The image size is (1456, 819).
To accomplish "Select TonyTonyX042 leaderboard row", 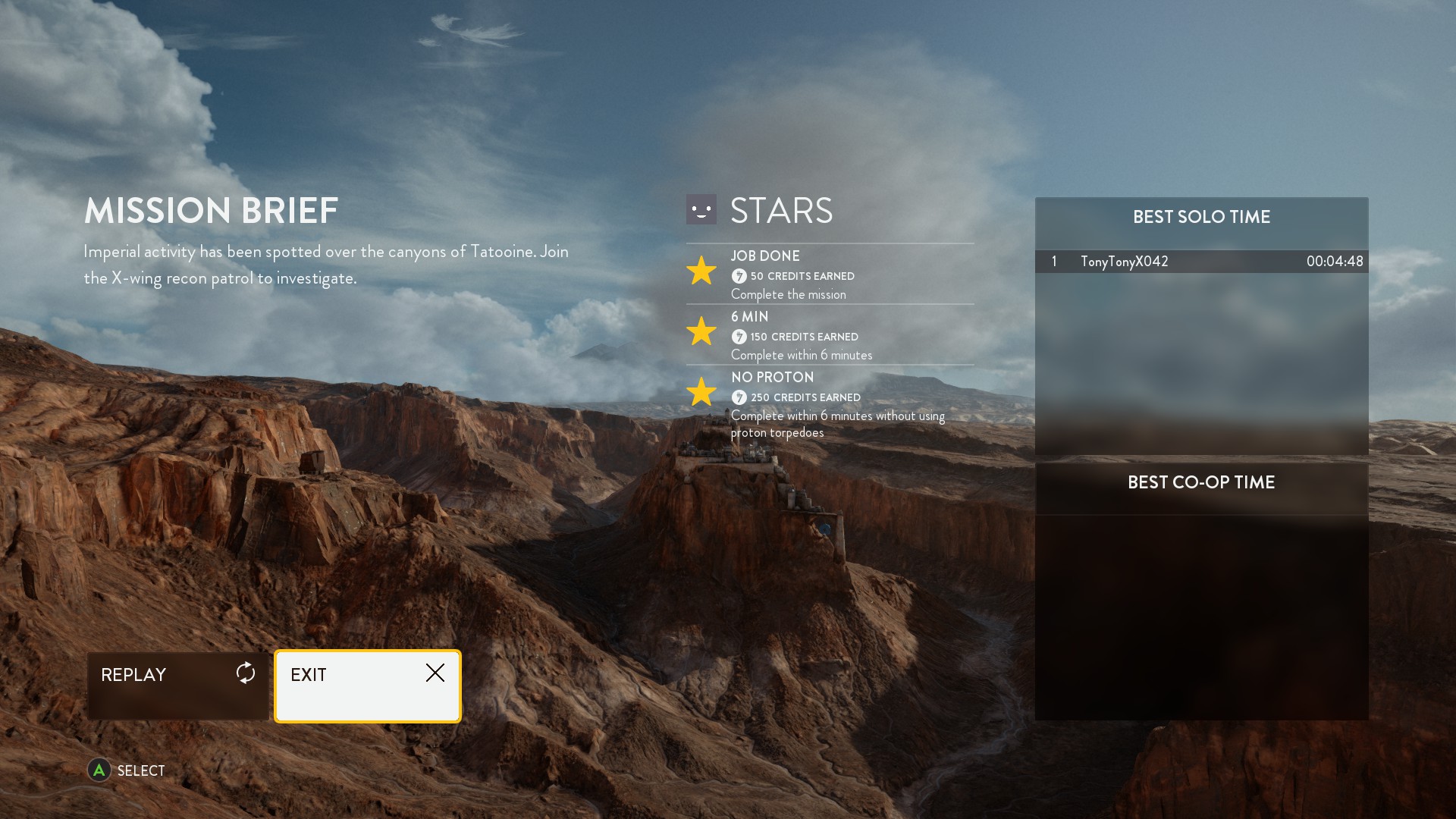I will coord(1201,262).
